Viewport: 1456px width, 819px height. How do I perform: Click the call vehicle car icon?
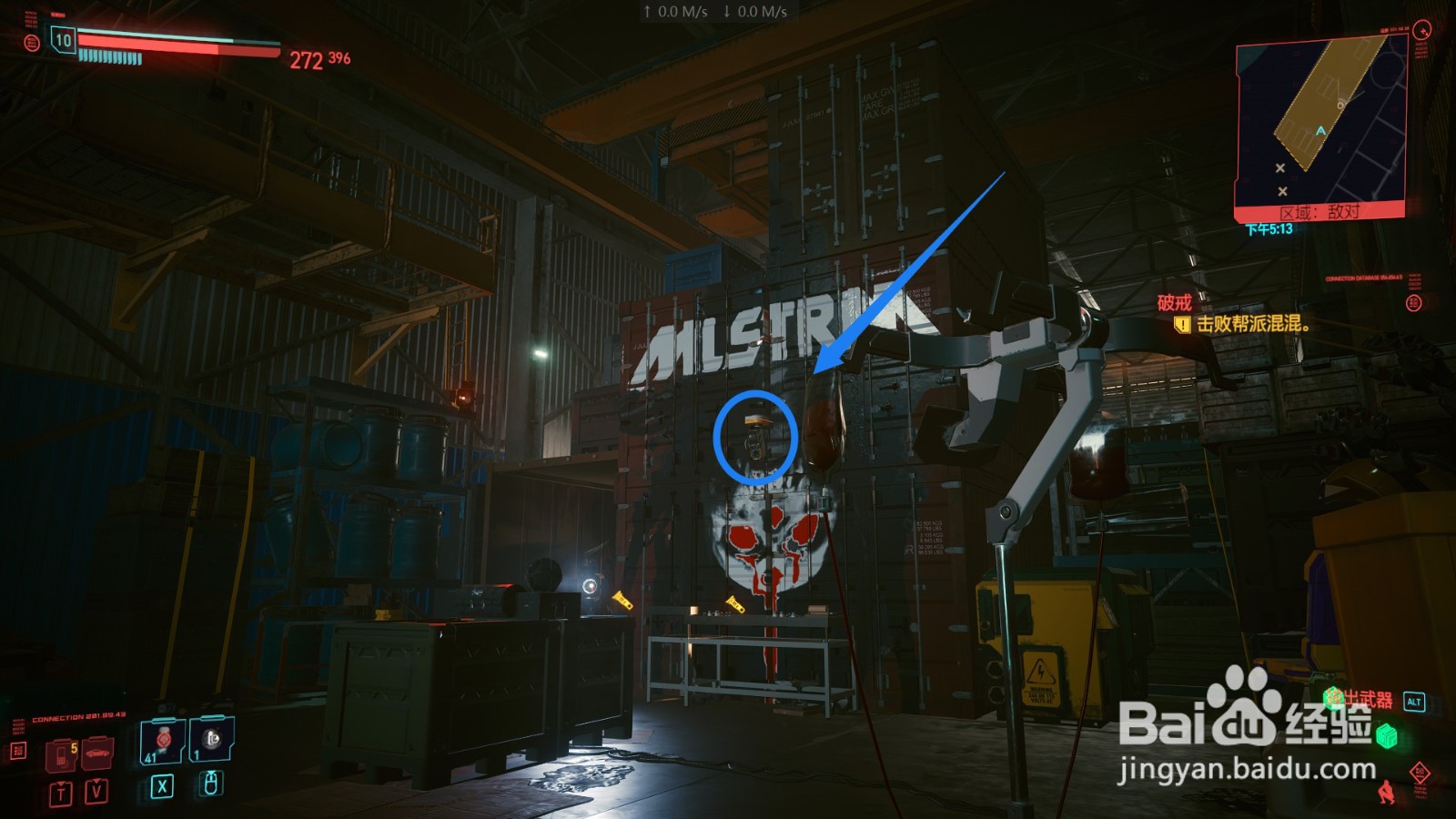click(97, 753)
